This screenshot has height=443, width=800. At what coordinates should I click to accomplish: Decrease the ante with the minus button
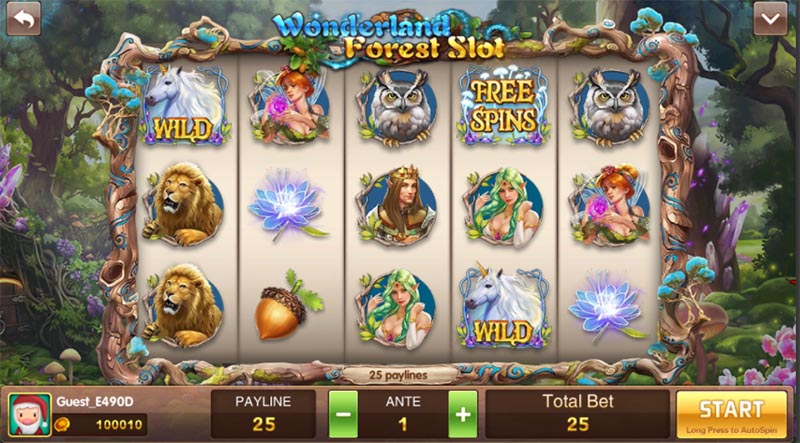343,413
